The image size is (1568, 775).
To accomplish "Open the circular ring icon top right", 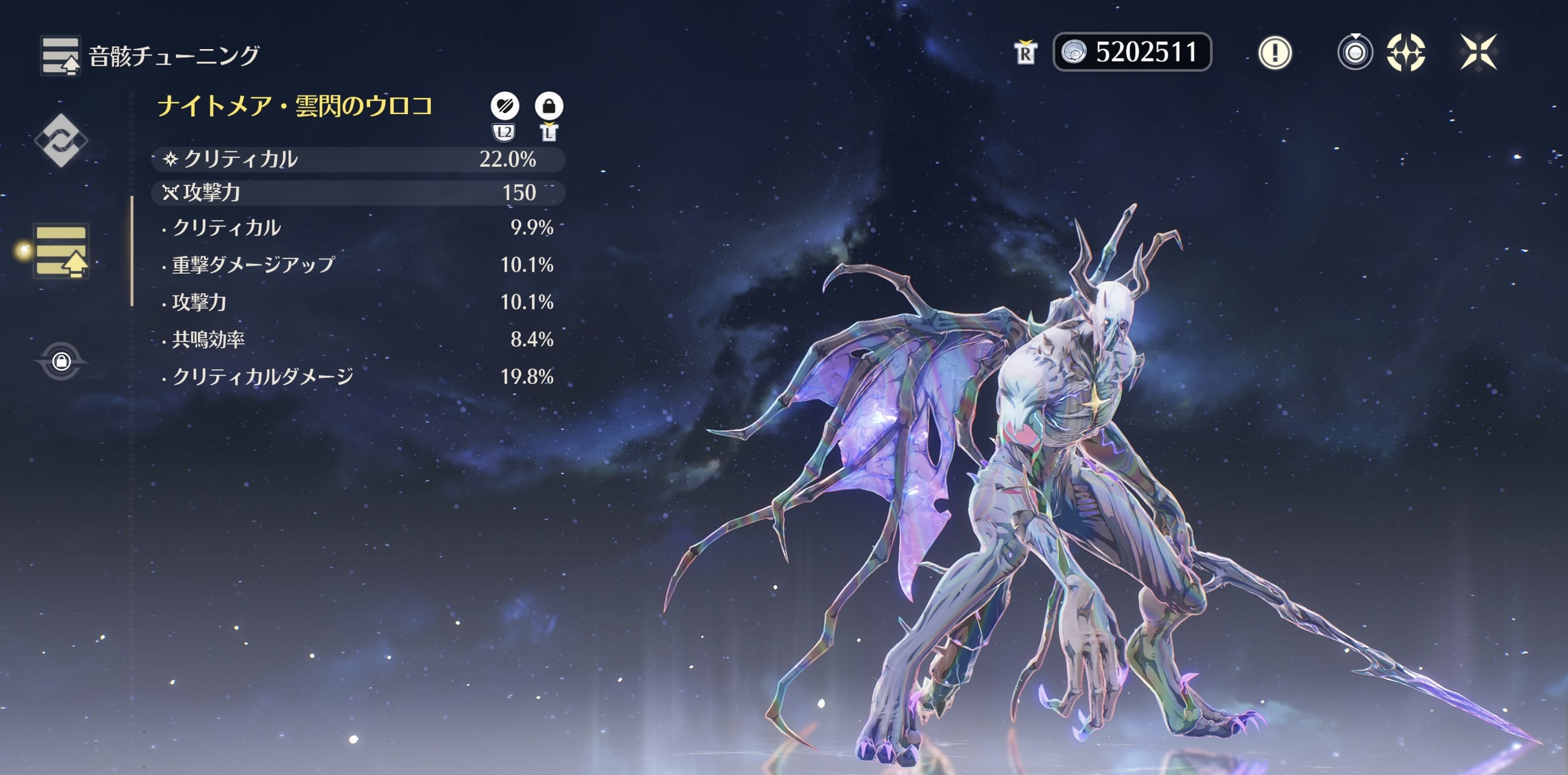I will (1355, 52).
